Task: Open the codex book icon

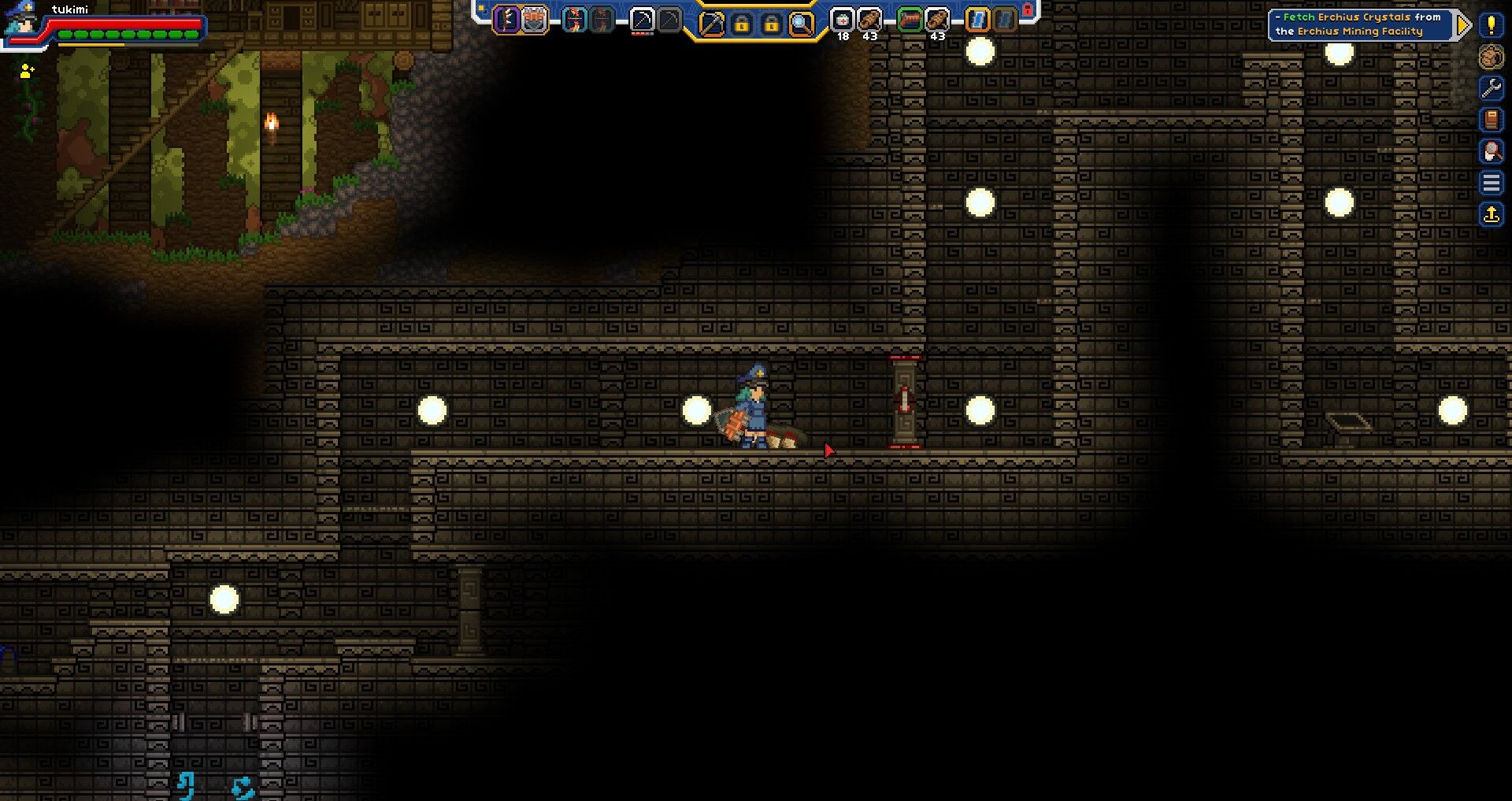Action: point(1492,120)
